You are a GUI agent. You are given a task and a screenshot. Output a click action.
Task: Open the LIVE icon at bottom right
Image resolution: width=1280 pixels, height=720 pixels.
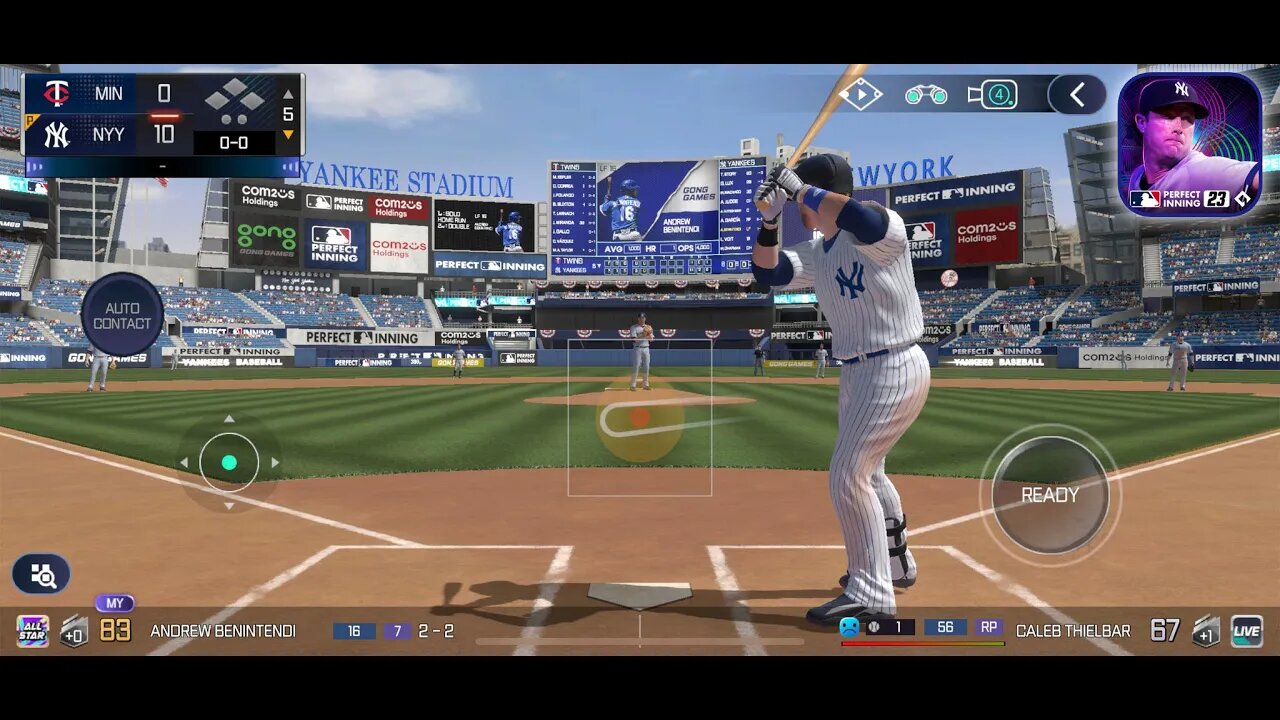pyautogui.click(x=1246, y=630)
